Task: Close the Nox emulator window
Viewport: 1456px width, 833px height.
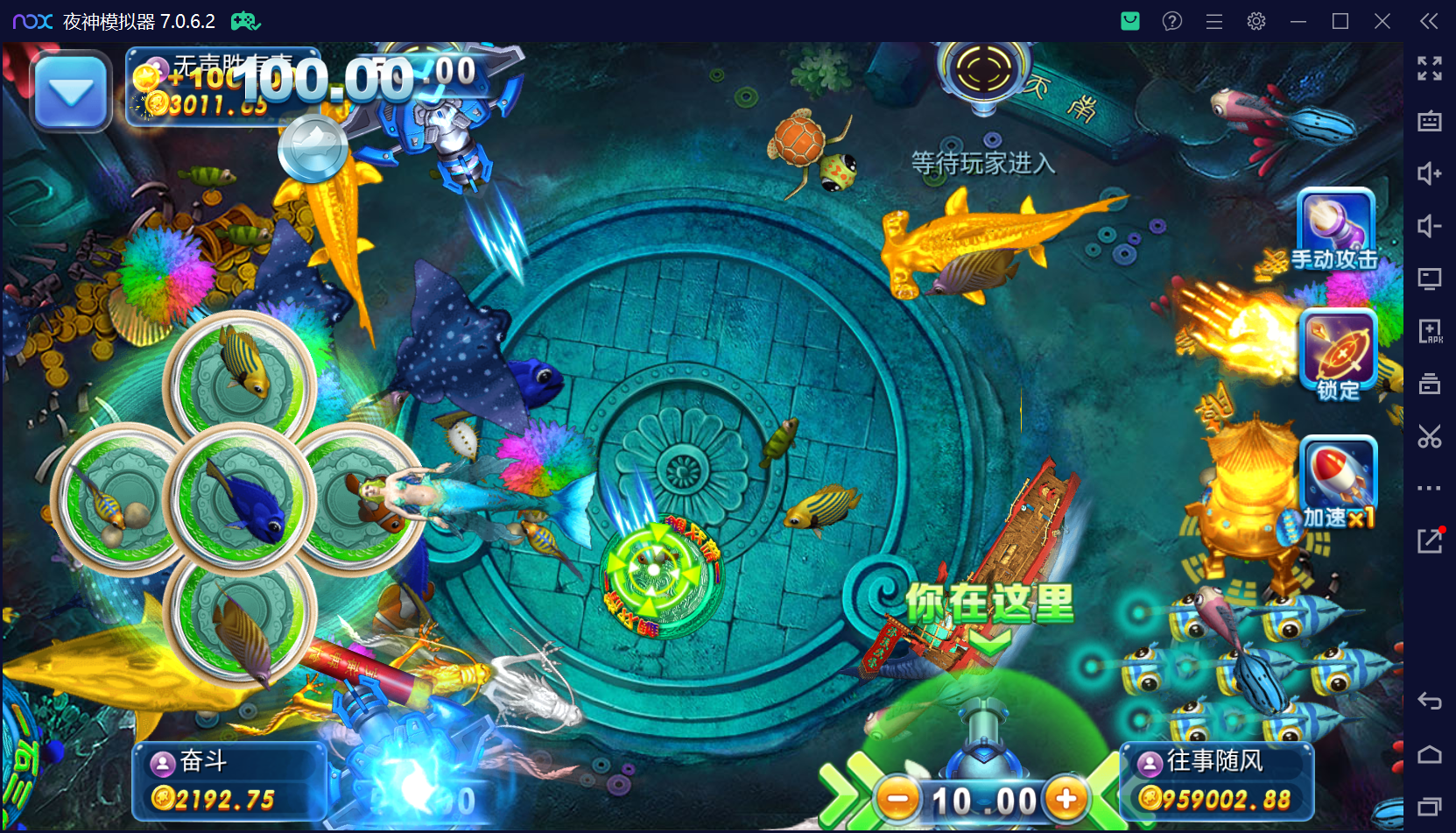Action: (x=1382, y=21)
